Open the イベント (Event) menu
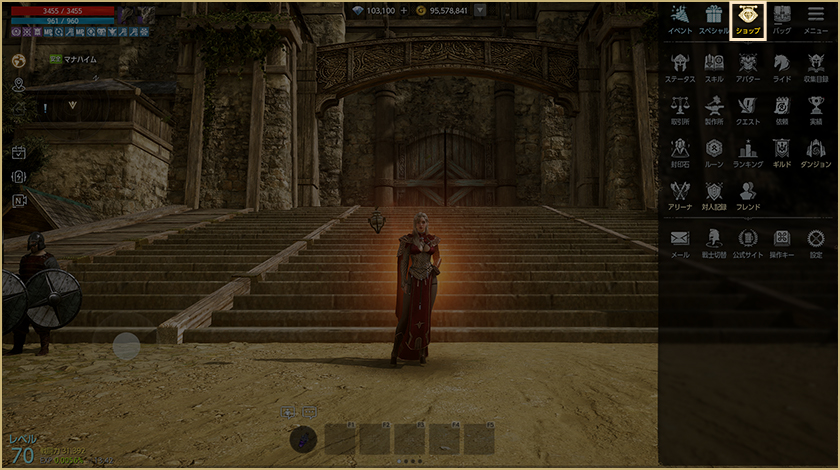The width and height of the screenshot is (840, 470). pos(680,19)
